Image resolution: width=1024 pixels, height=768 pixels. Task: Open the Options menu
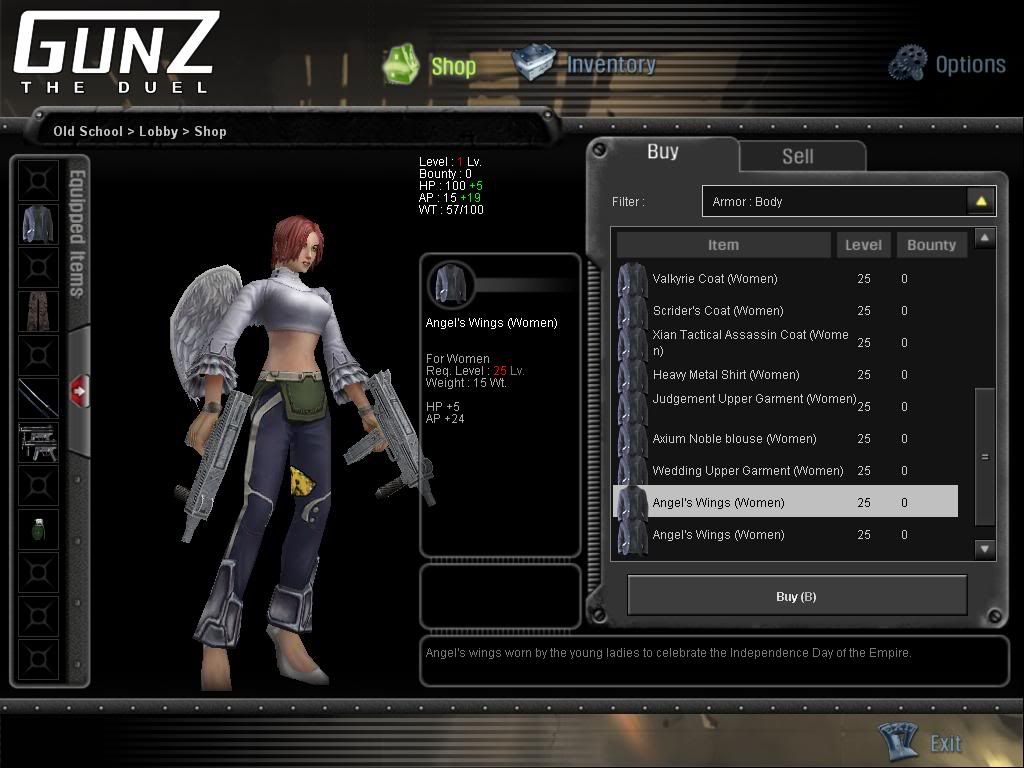tap(947, 64)
